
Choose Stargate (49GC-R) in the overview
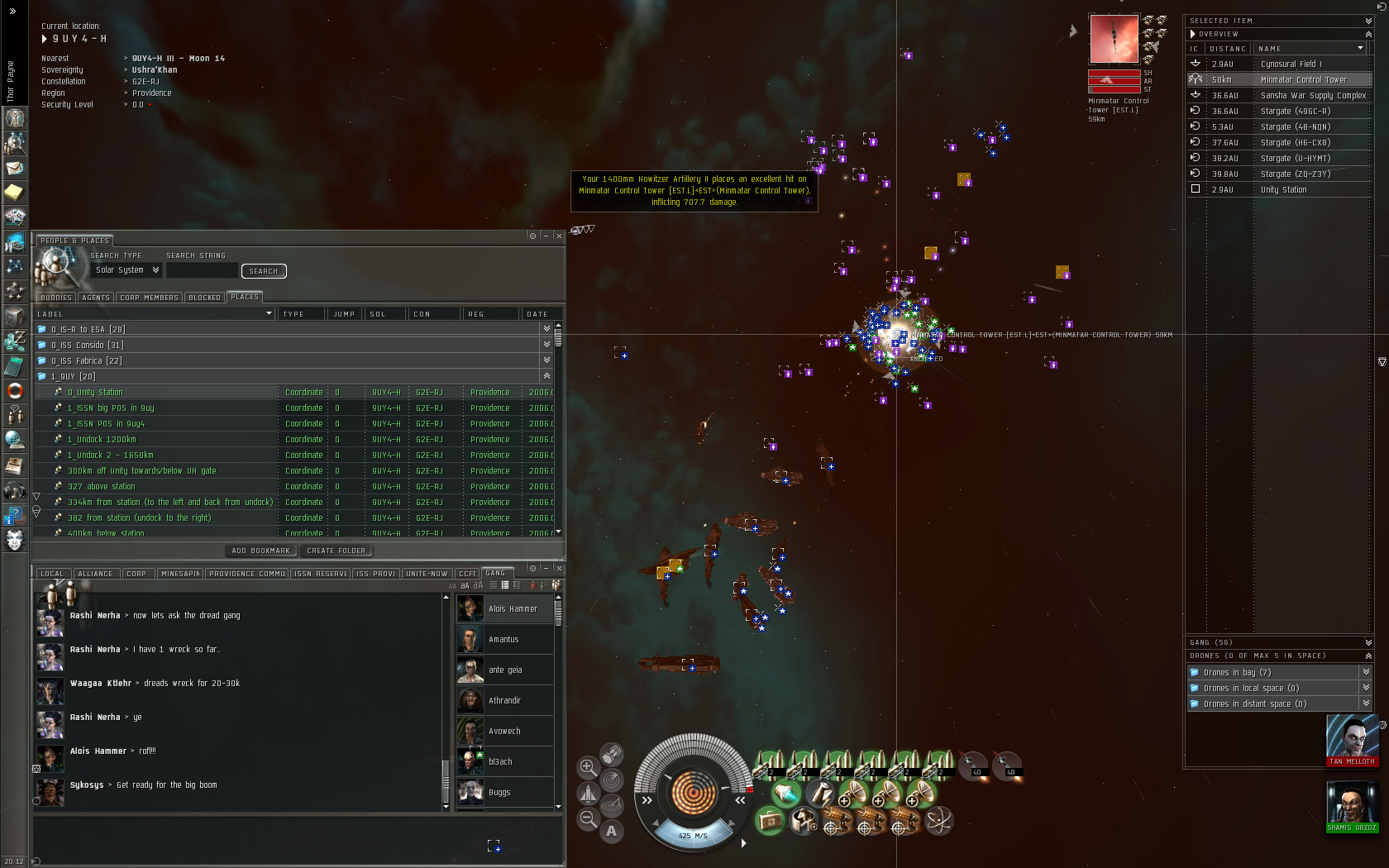point(1295,112)
